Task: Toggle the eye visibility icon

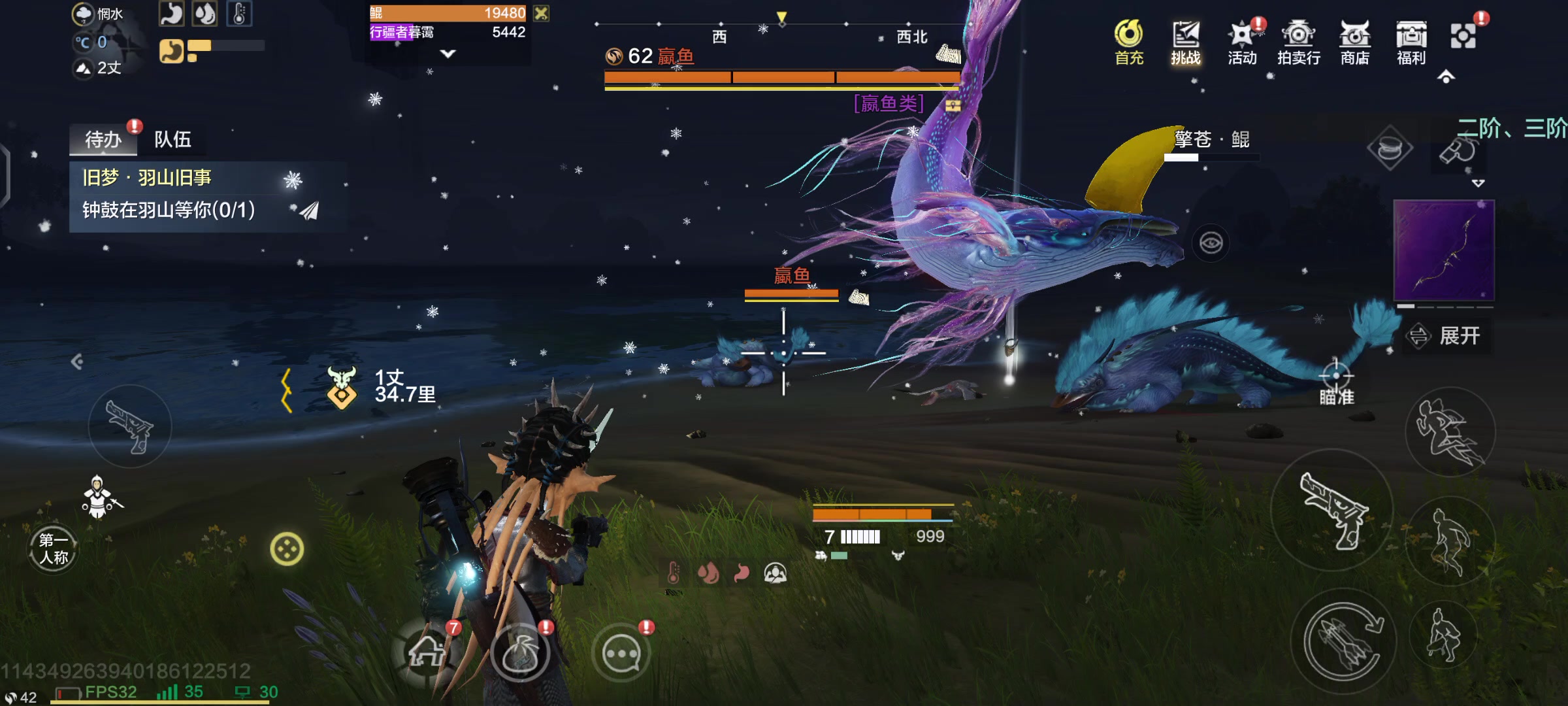Action: click(1211, 243)
